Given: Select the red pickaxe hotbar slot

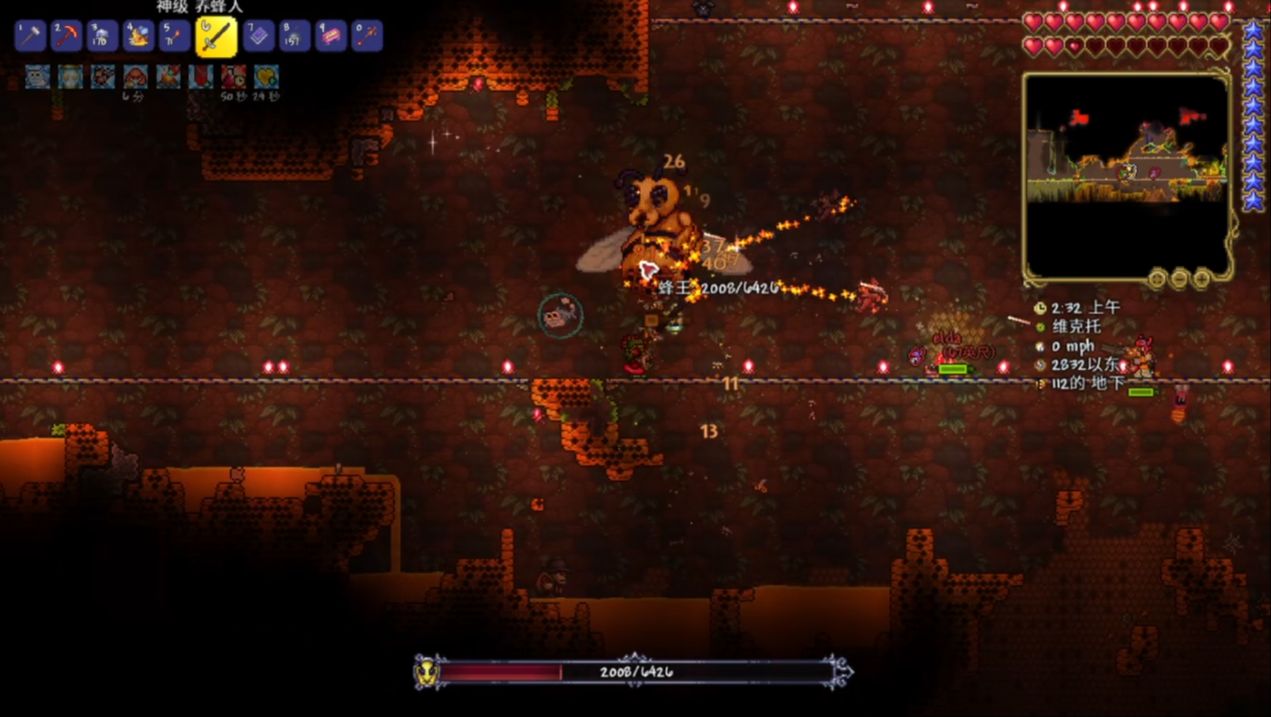Looking at the screenshot, I should 67,36.
